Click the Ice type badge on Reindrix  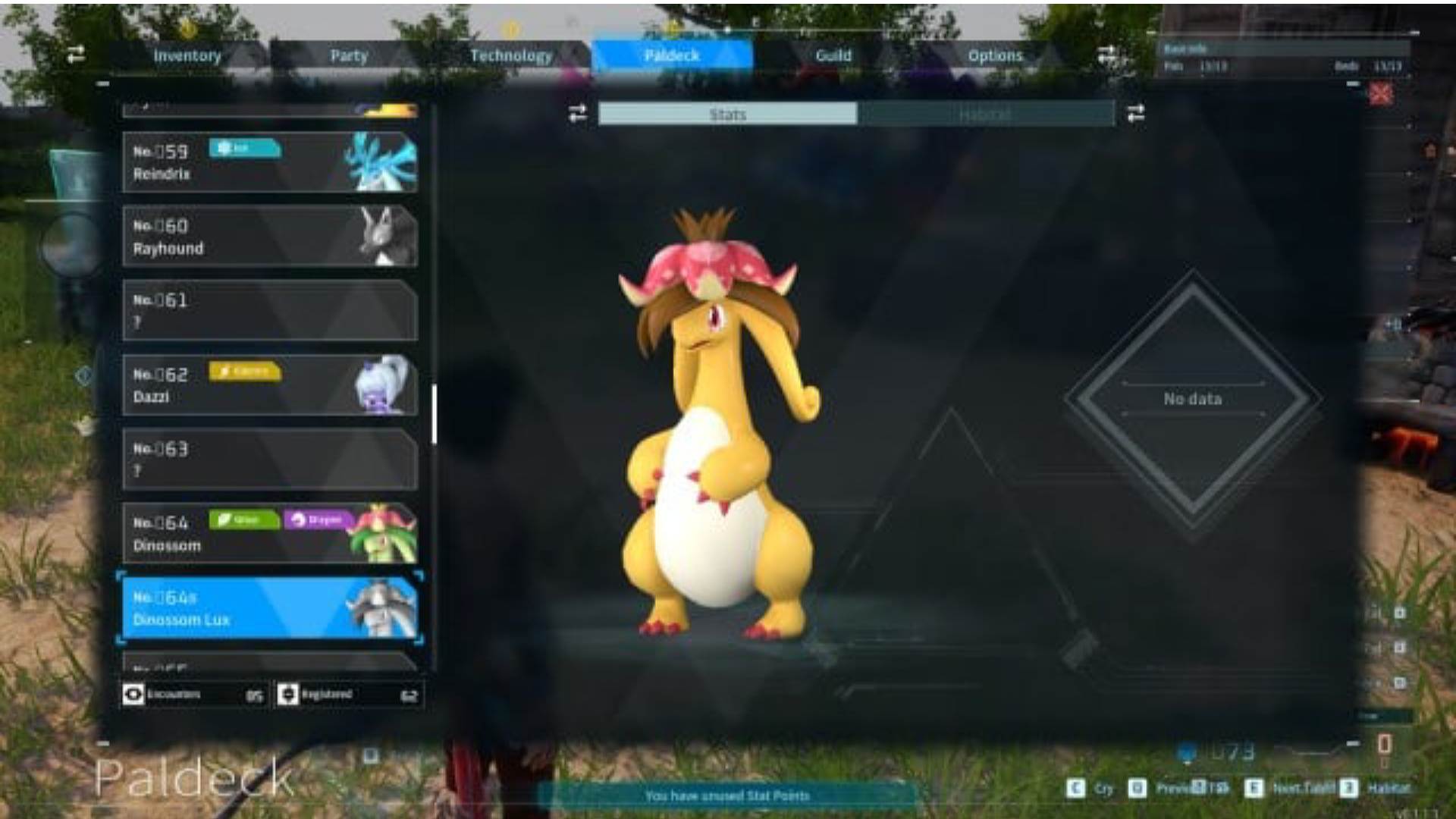click(x=244, y=149)
